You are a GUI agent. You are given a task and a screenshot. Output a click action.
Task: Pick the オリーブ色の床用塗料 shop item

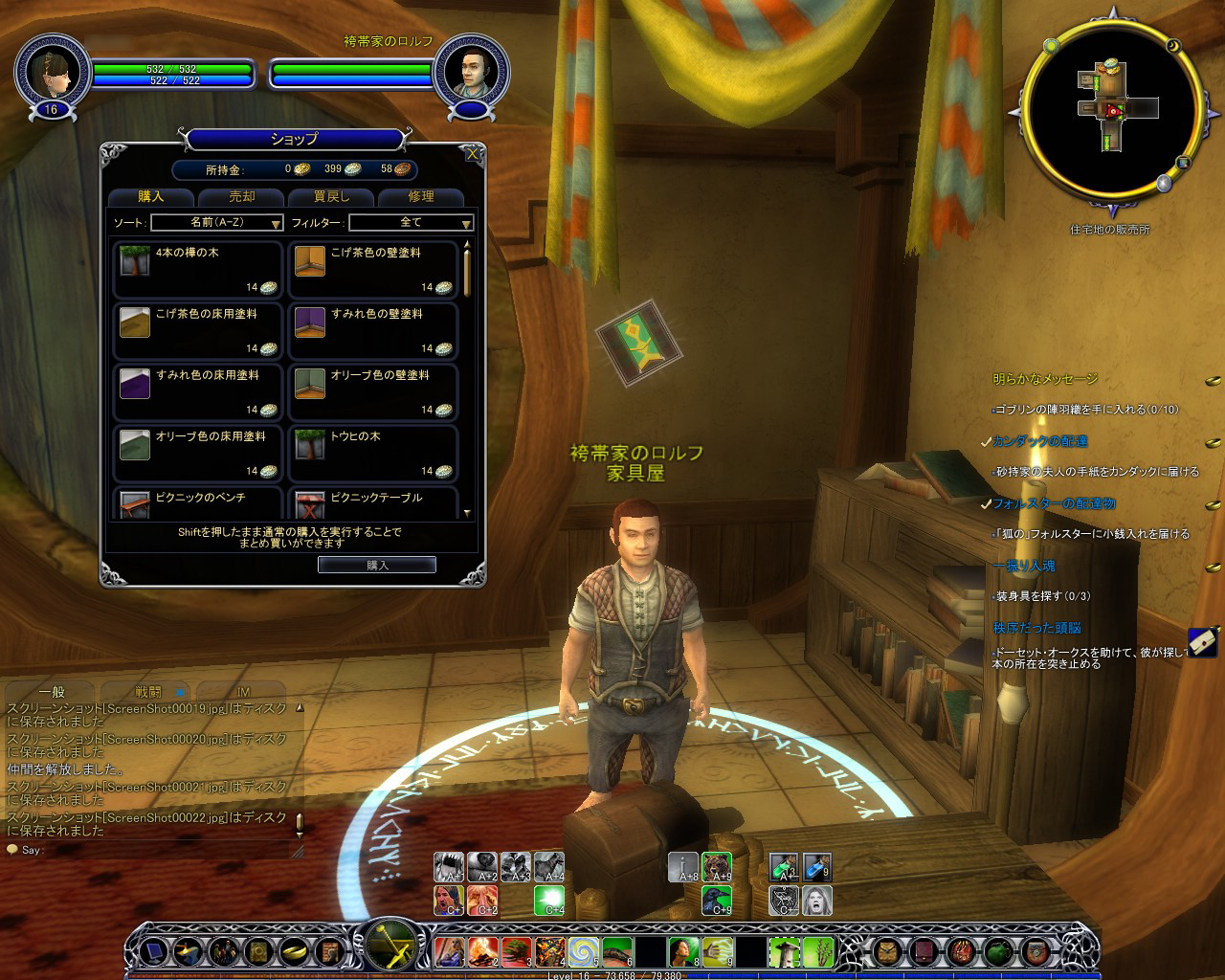[x=198, y=454]
